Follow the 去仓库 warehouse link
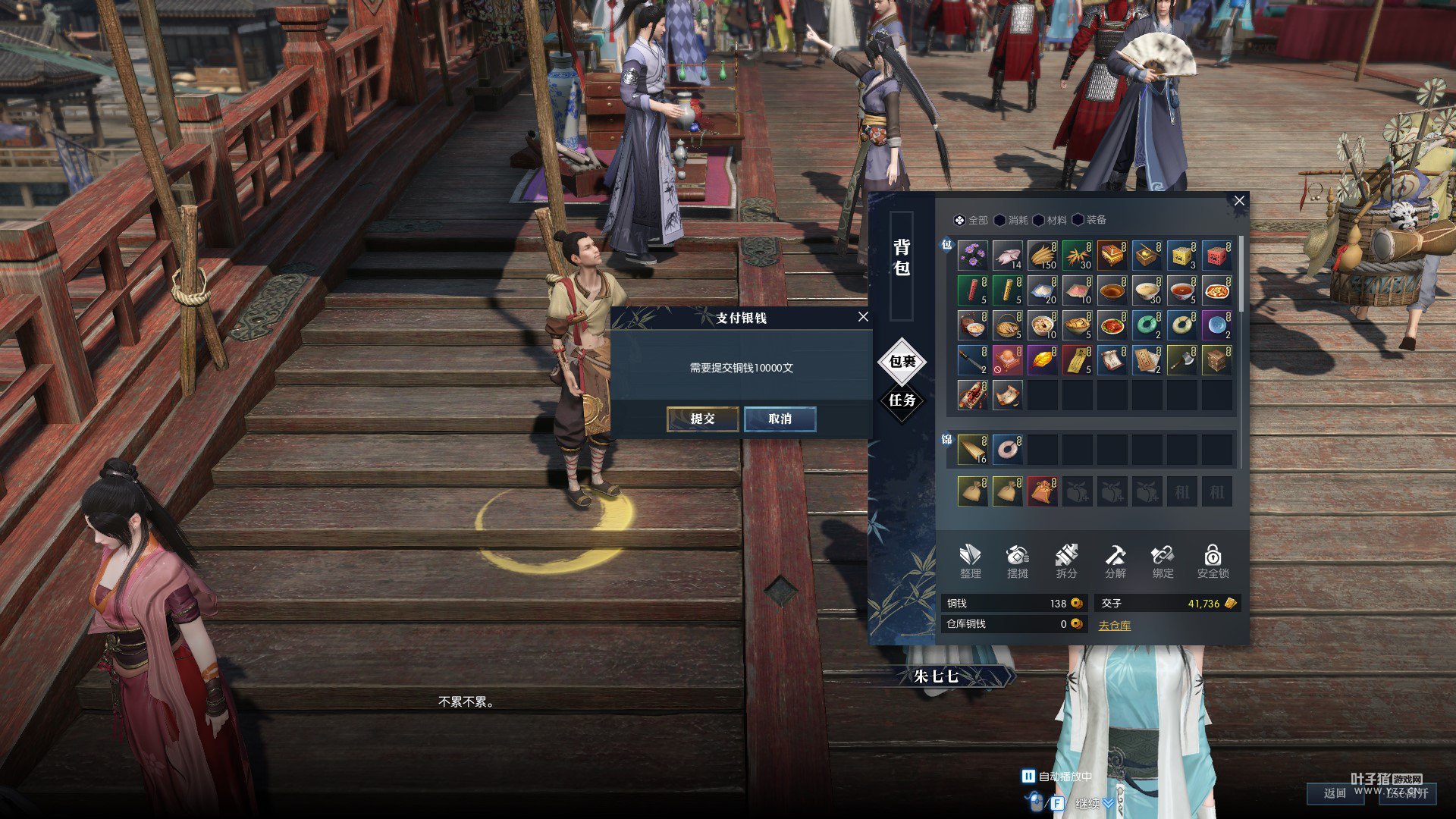Screen dimensions: 1456x819 pyautogui.click(x=1114, y=626)
